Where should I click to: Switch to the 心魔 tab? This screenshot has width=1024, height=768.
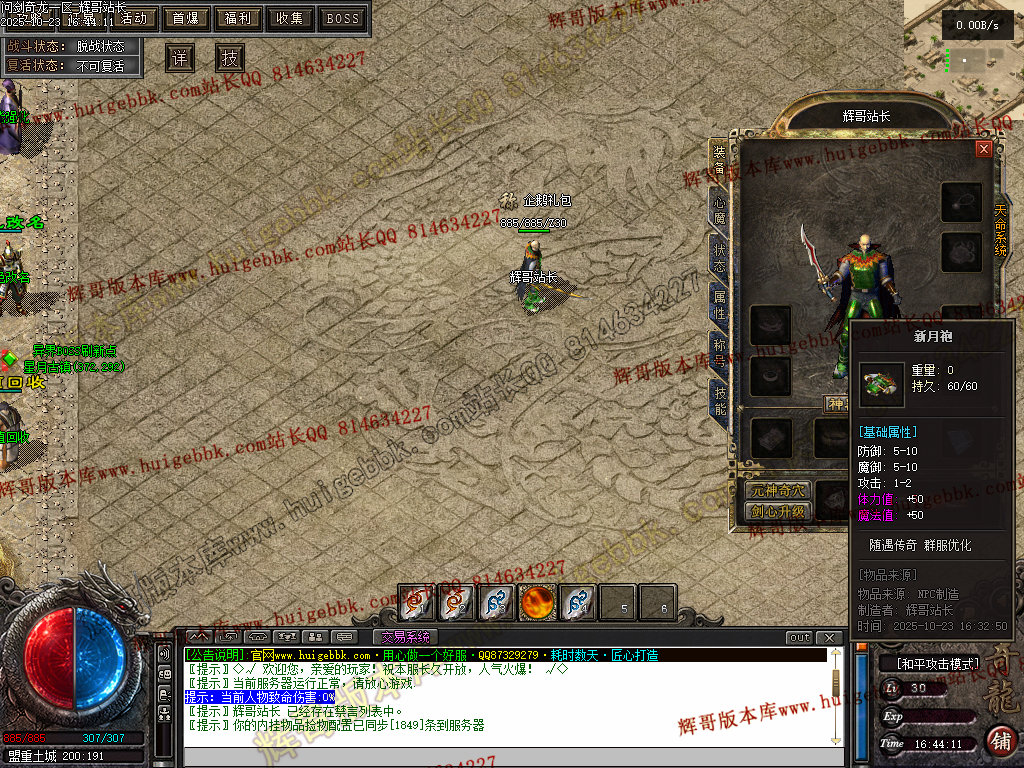point(719,209)
